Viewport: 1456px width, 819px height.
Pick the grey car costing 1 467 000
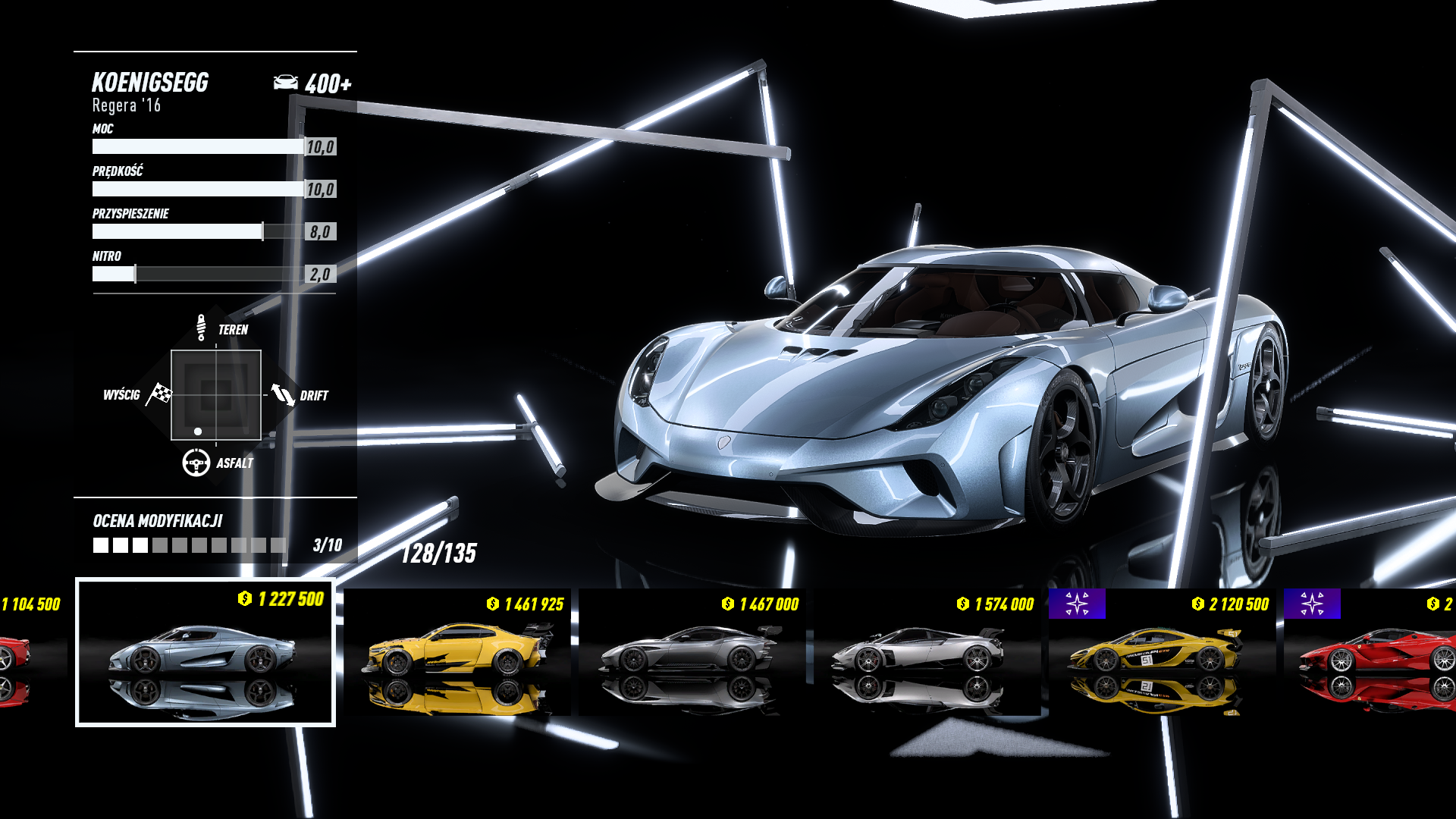click(x=692, y=652)
